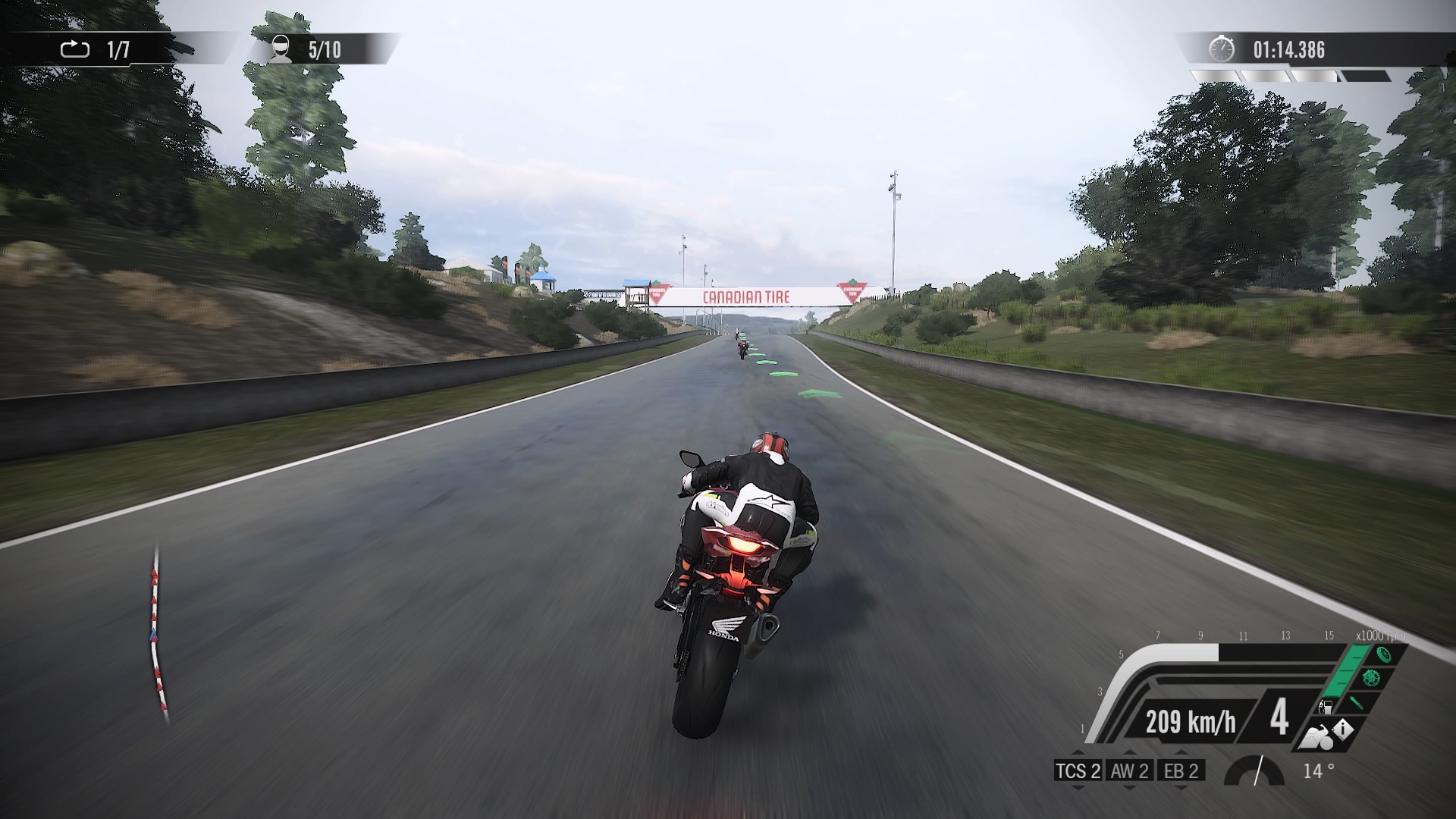Screen dimensions: 1456x819
Task: Click the track progress minimap strip
Action: point(157,631)
